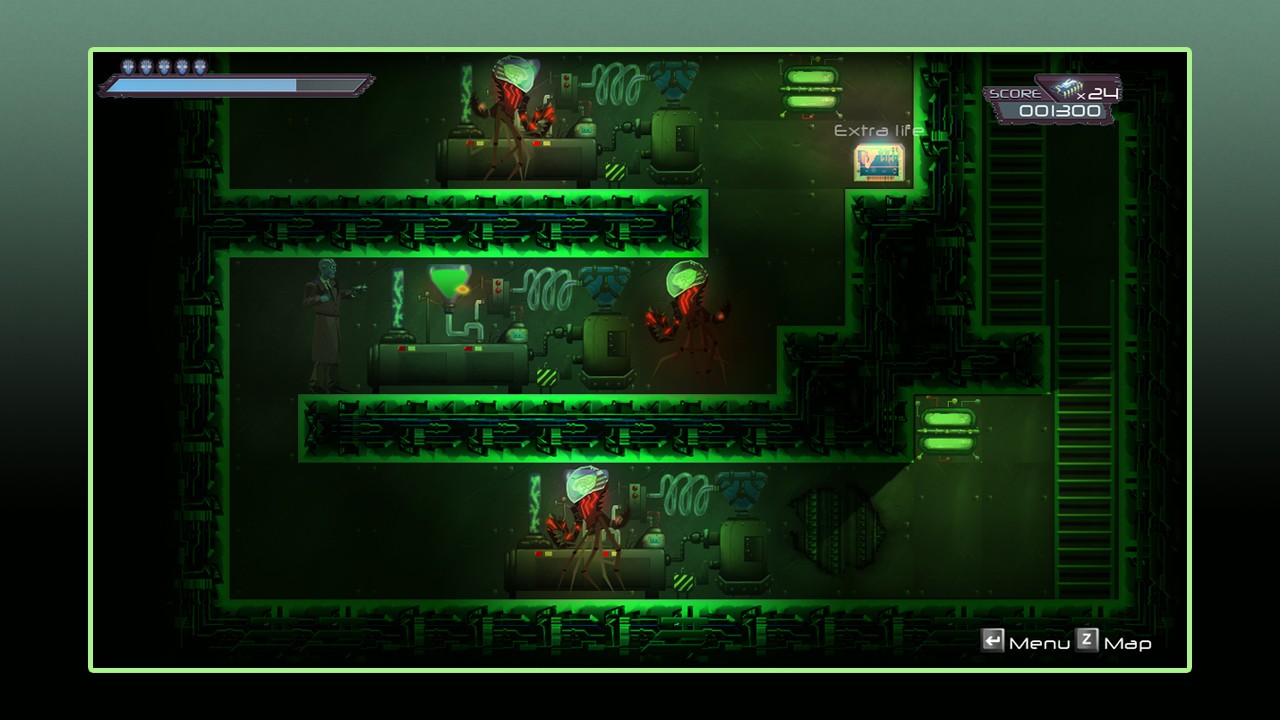
Task: Select the Extra life power-up card
Action: pos(878,163)
